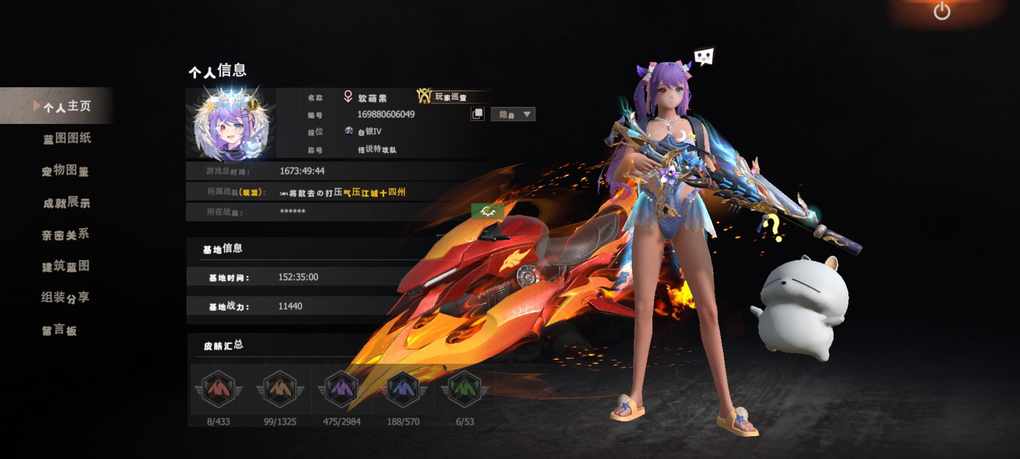The width and height of the screenshot is (1020, 459).
Task: Select the blue skin tier icon
Action: (x=404, y=388)
